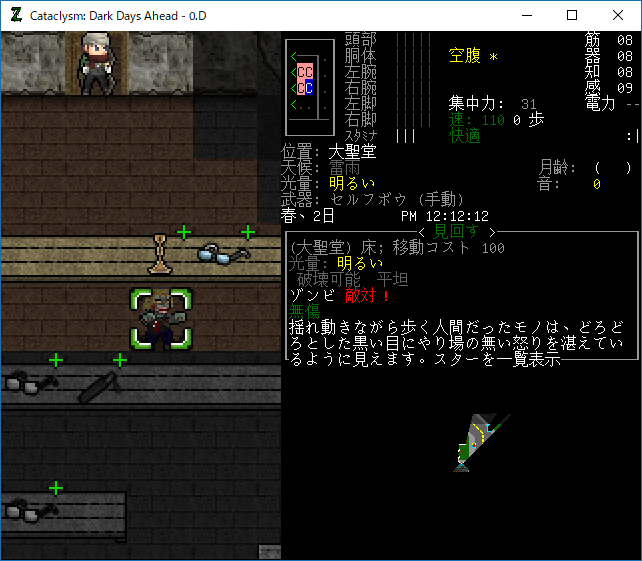
Task: Select the highlighted zombie tile
Action: [160, 319]
